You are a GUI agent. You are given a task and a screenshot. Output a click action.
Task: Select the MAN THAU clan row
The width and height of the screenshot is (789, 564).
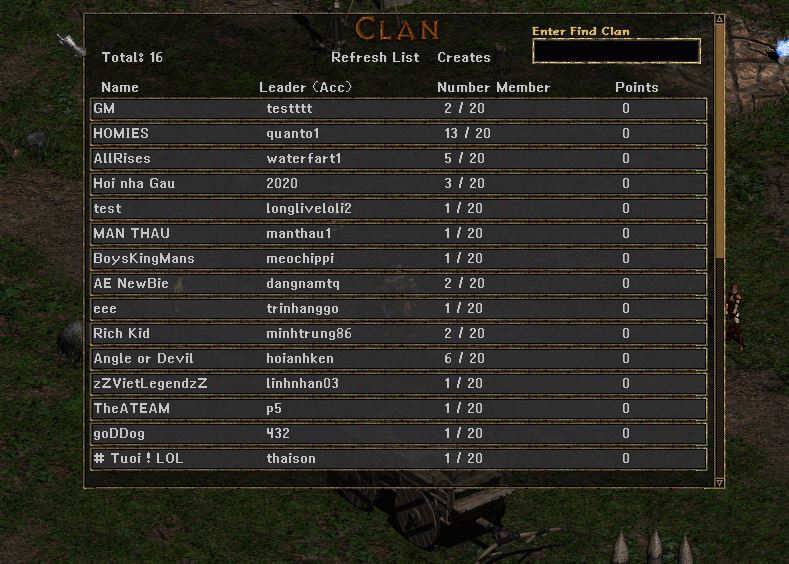398,233
